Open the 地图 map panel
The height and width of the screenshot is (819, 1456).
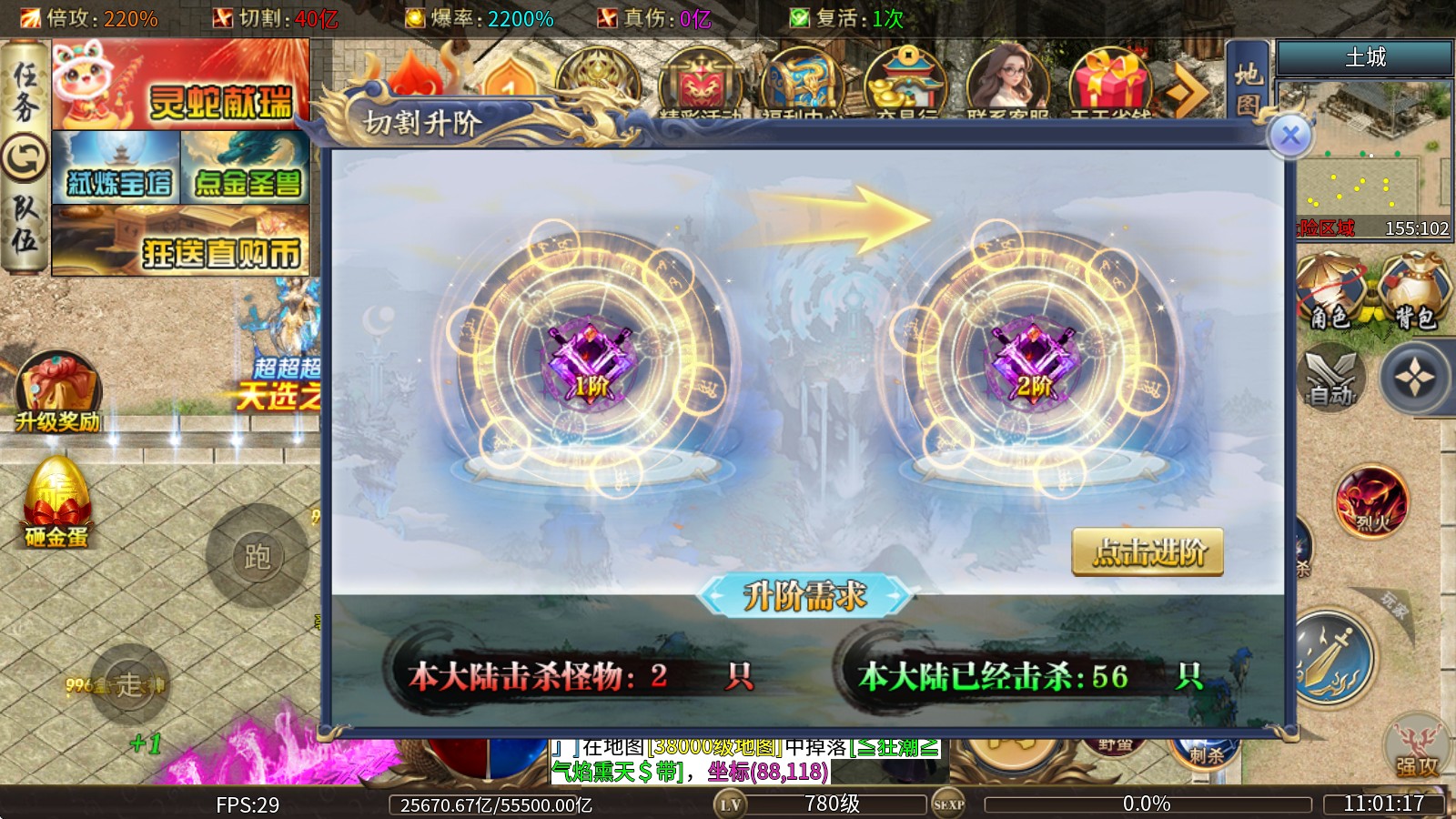1248,88
